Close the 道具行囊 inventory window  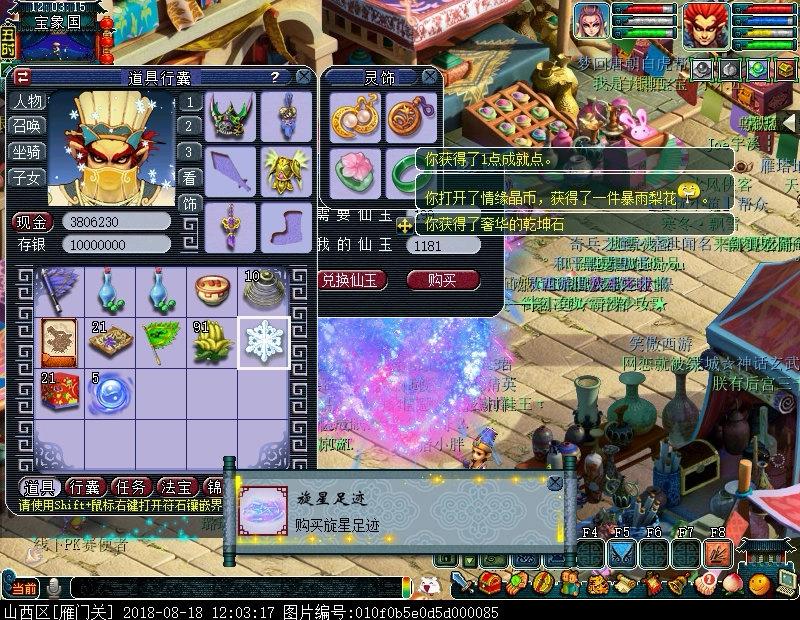303,76
